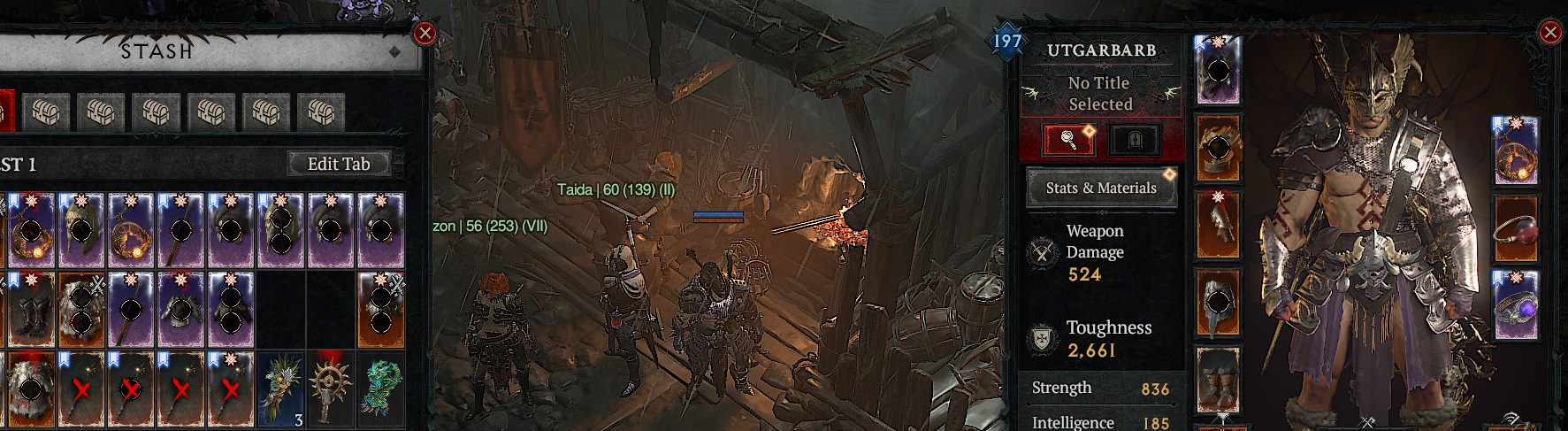Viewport: 1568px width, 431px height.
Task: Select the stash item stacked with 3
Action: 282,388
